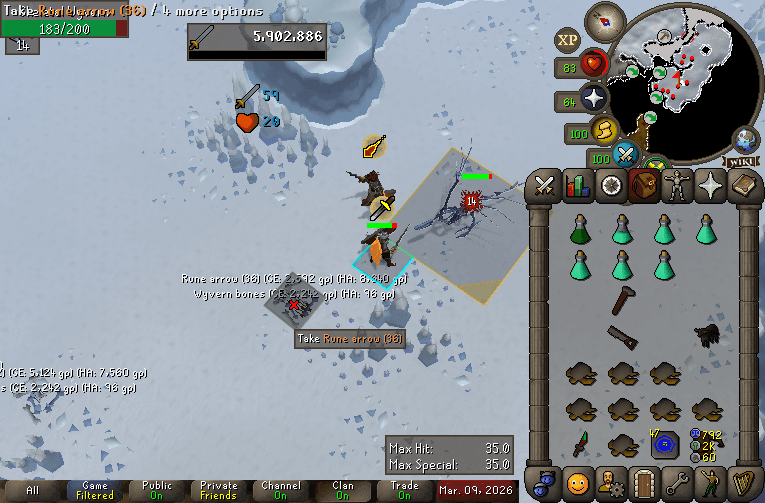Screen dimensions: 765x503
Task: Toggle run with the boot orb
Action: 603,130
